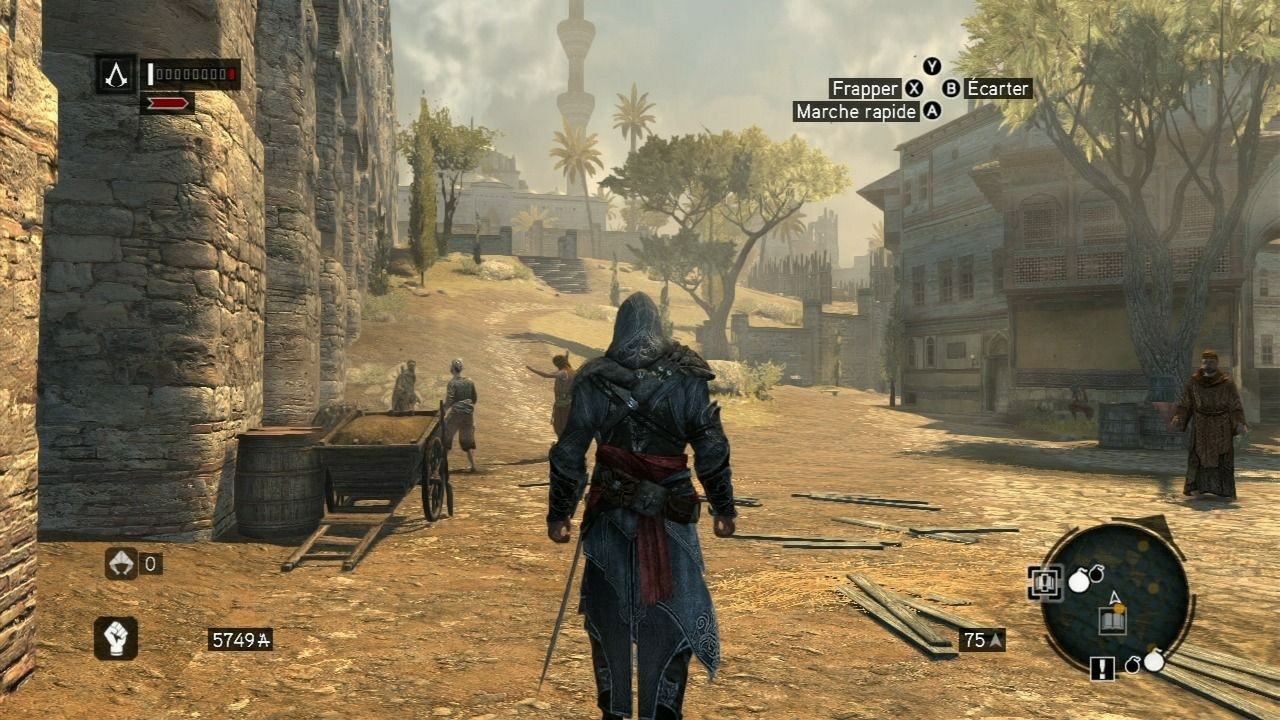
Task: Click the segmented health bar
Action: pos(191,72)
